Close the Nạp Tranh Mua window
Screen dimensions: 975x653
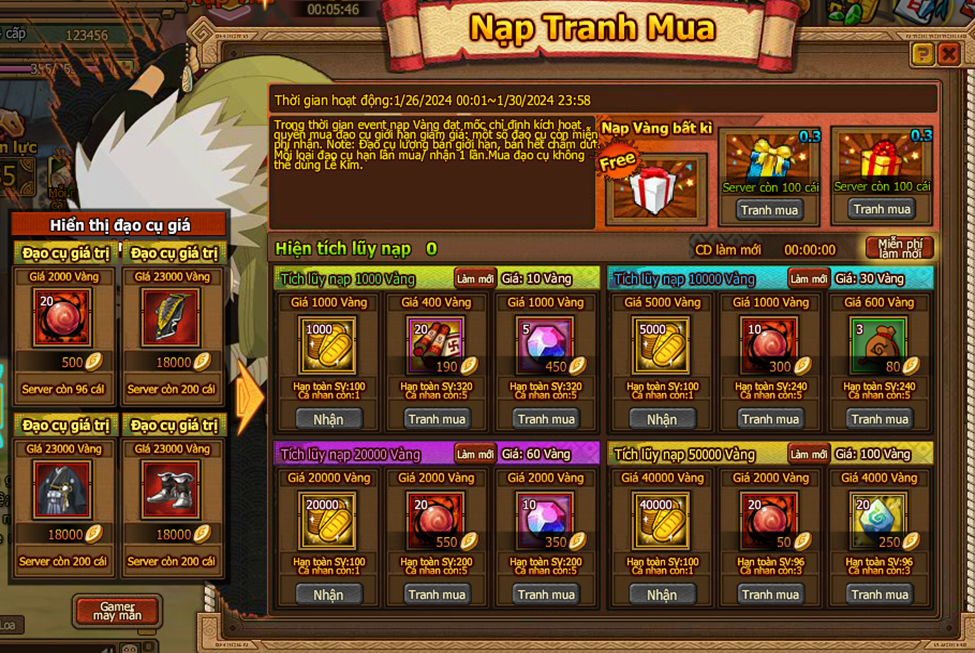(948, 54)
